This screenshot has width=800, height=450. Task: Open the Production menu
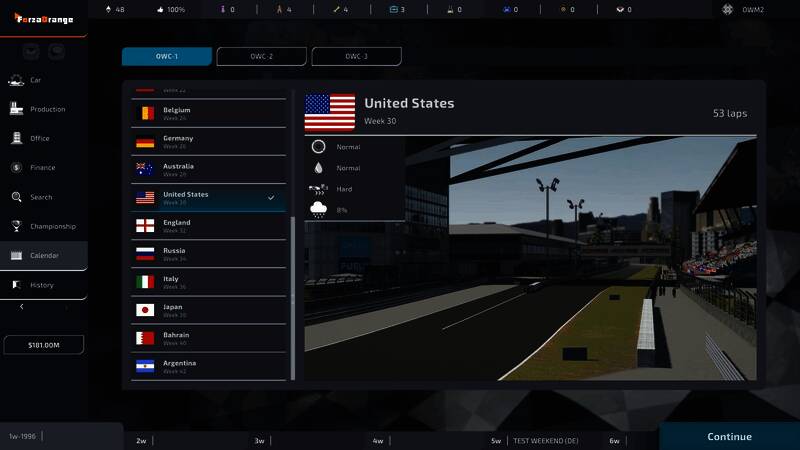[x=46, y=109]
